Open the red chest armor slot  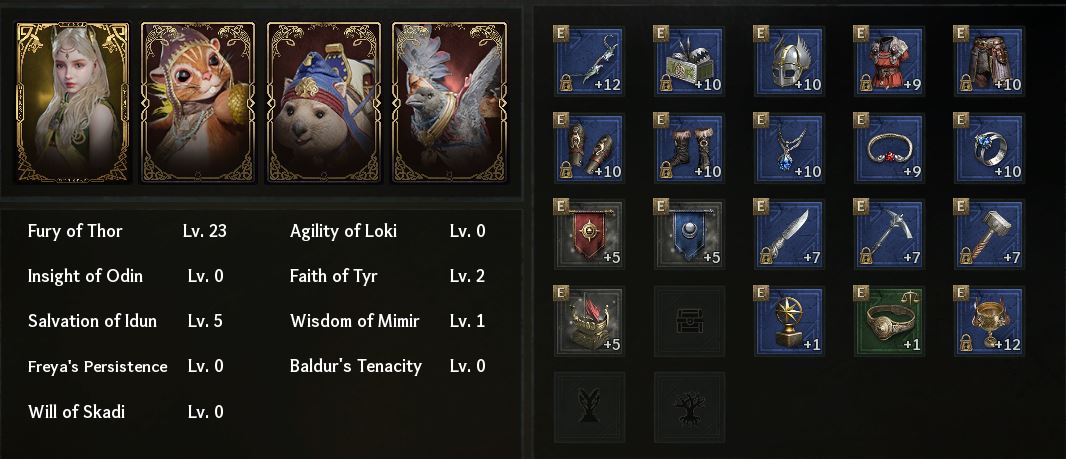coord(889,61)
